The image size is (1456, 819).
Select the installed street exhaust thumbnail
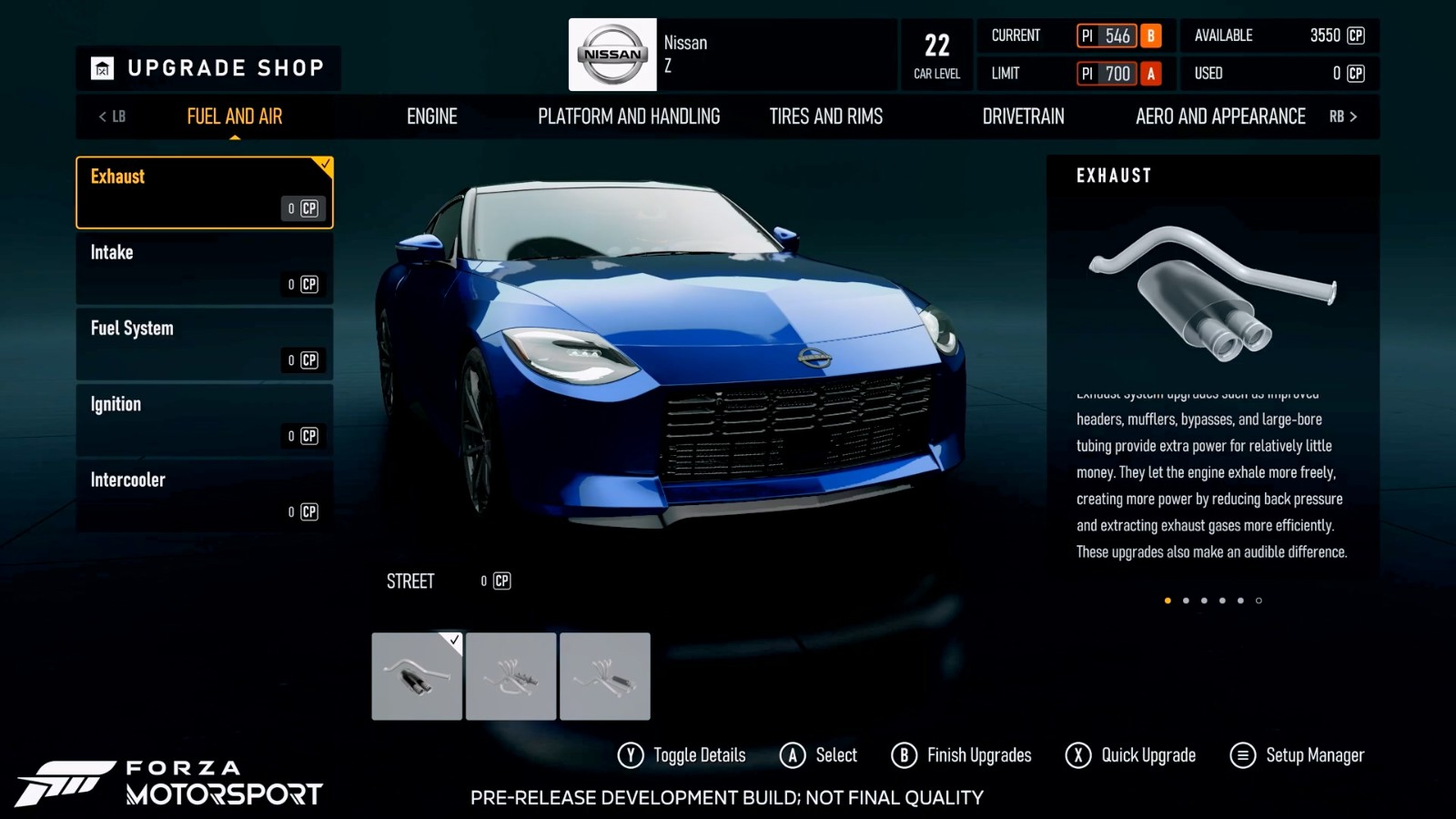(417, 676)
